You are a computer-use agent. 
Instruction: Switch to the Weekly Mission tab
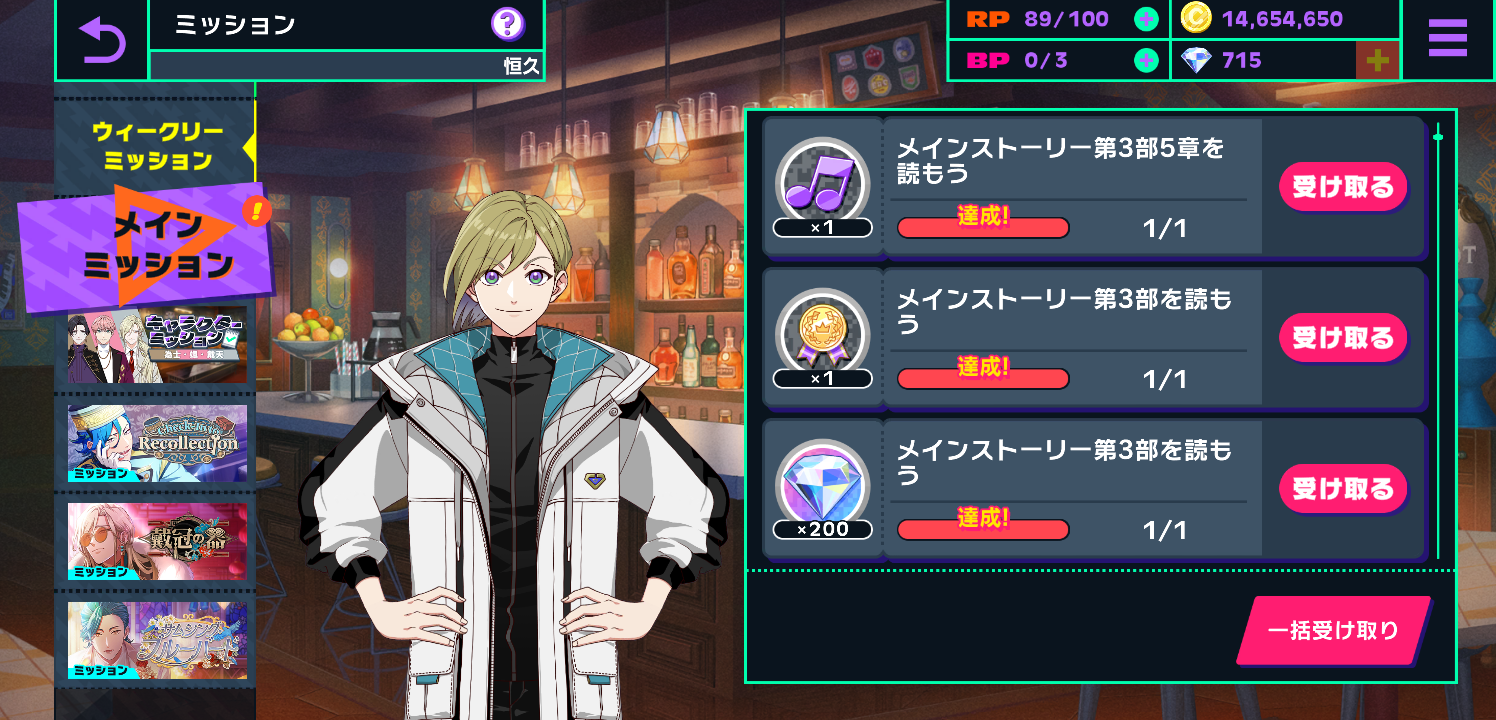coord(157,146)
